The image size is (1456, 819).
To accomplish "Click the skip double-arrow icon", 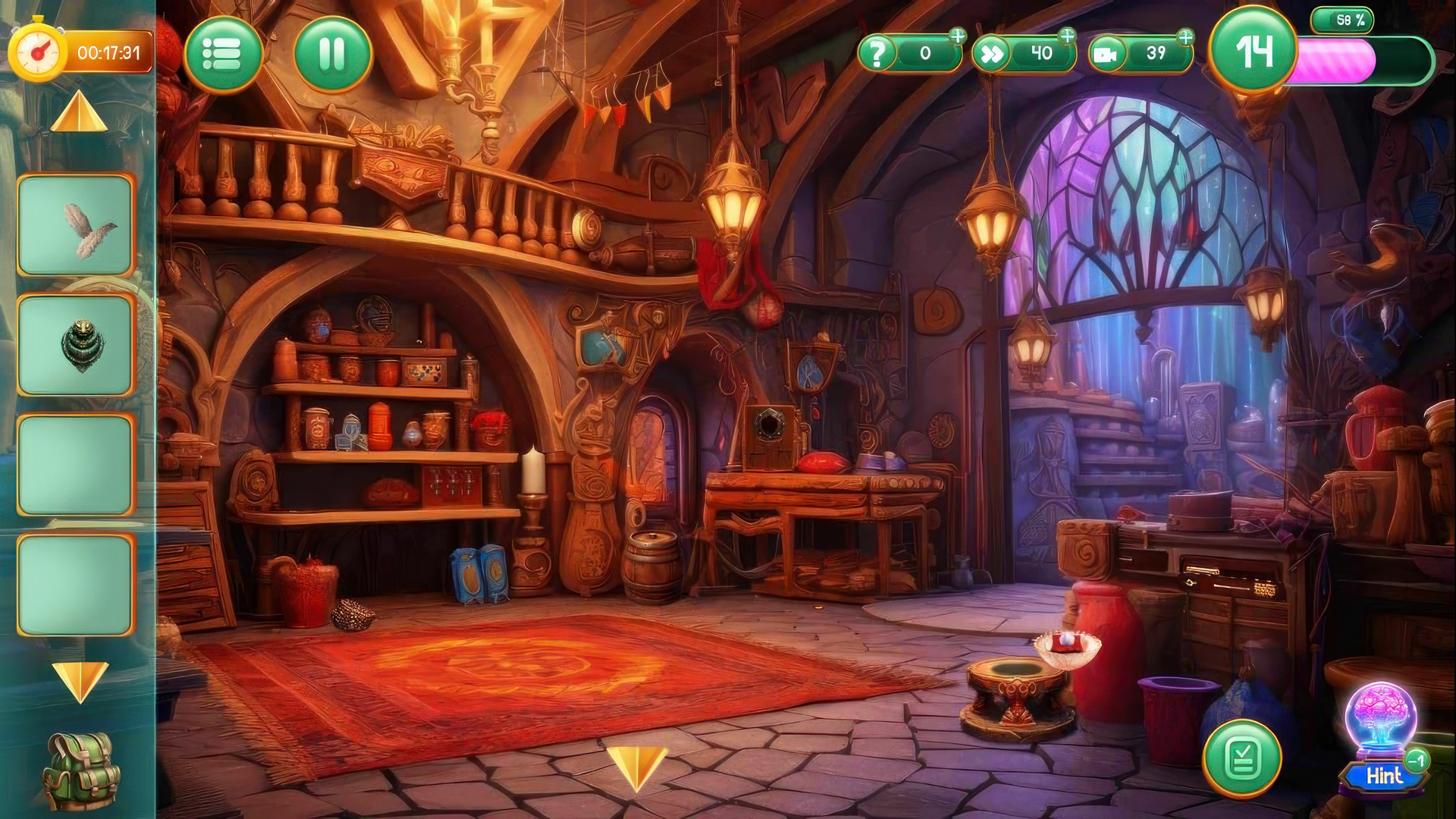I will (991, 54).
